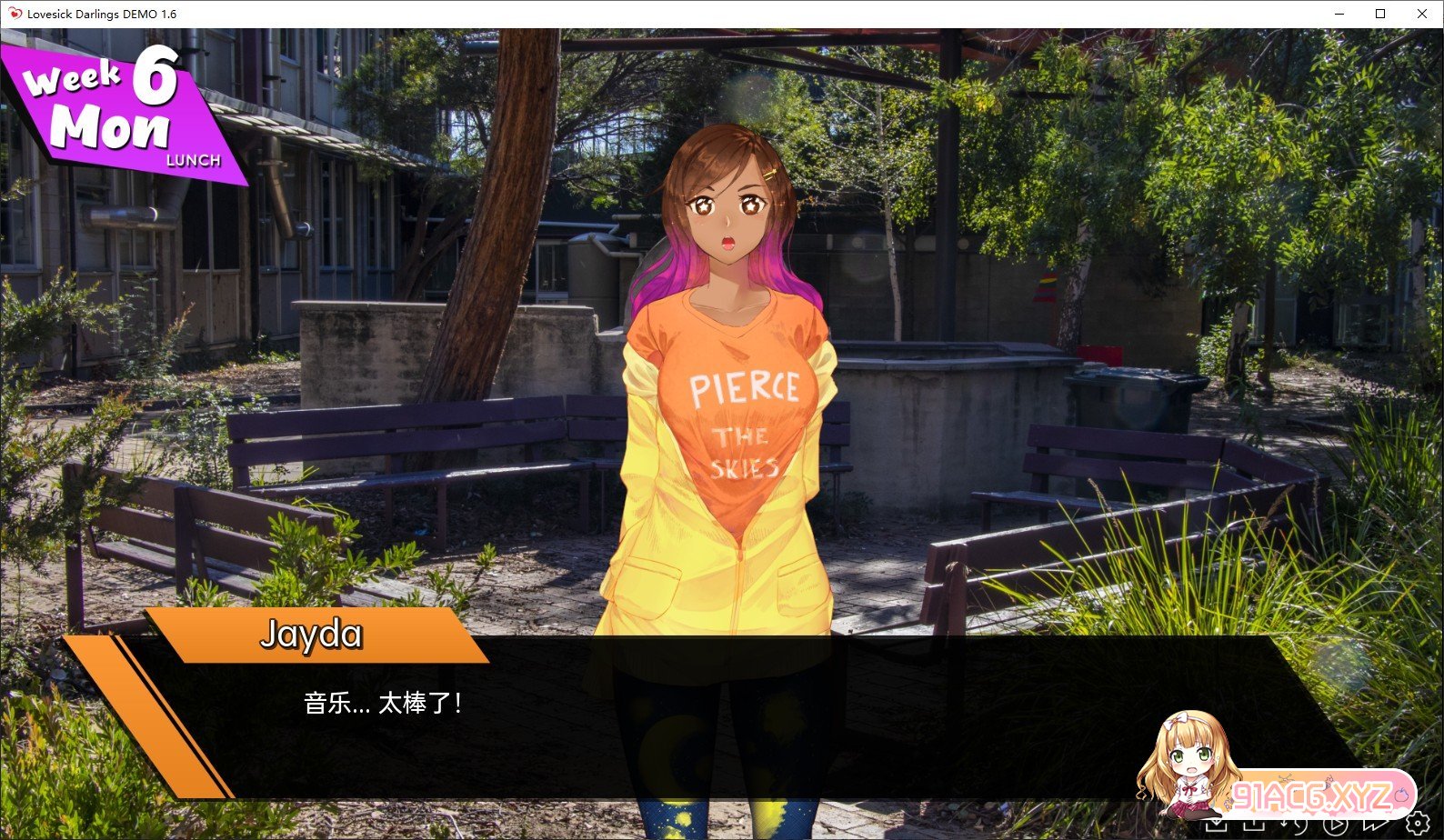Open the dialogue history log icon

[x=1295, y=825]
